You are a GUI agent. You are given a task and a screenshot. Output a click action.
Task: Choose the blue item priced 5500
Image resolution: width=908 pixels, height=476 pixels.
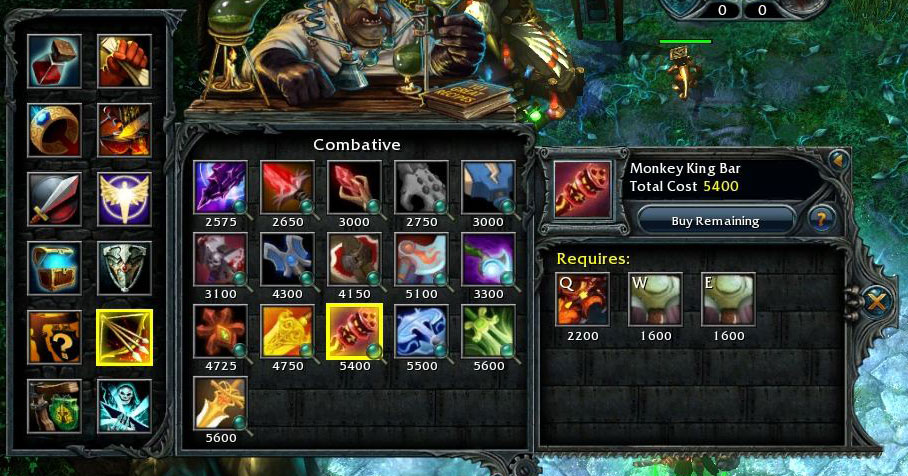pos(420,331)
